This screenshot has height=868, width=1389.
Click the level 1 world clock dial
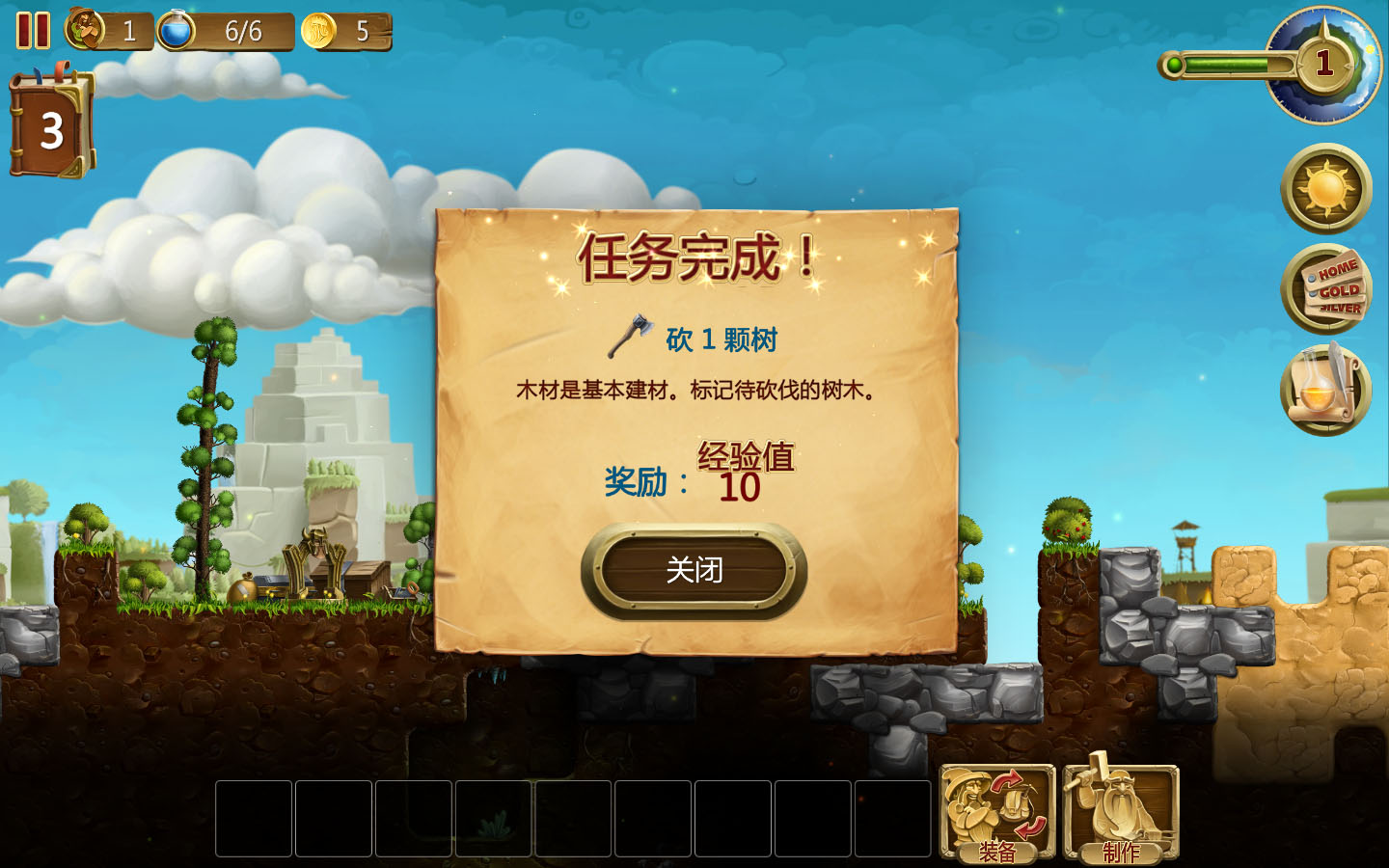coord(1325,65)
